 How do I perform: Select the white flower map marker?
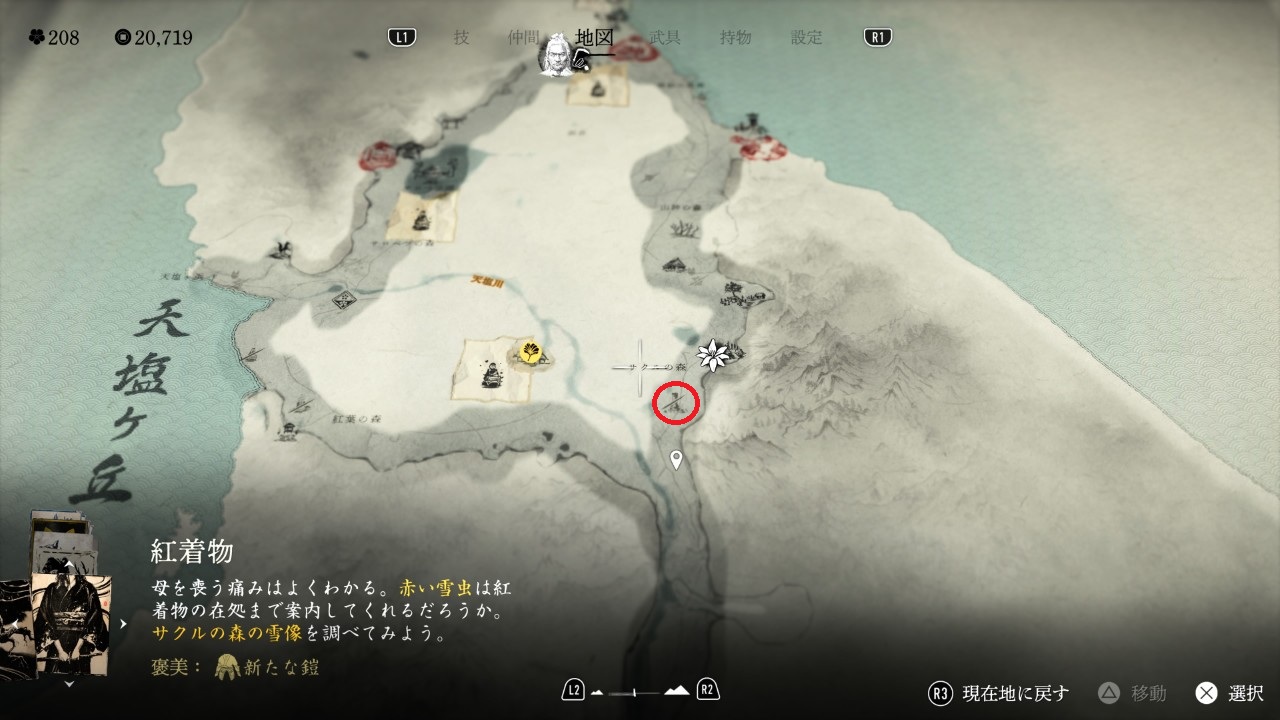point(713,353)
